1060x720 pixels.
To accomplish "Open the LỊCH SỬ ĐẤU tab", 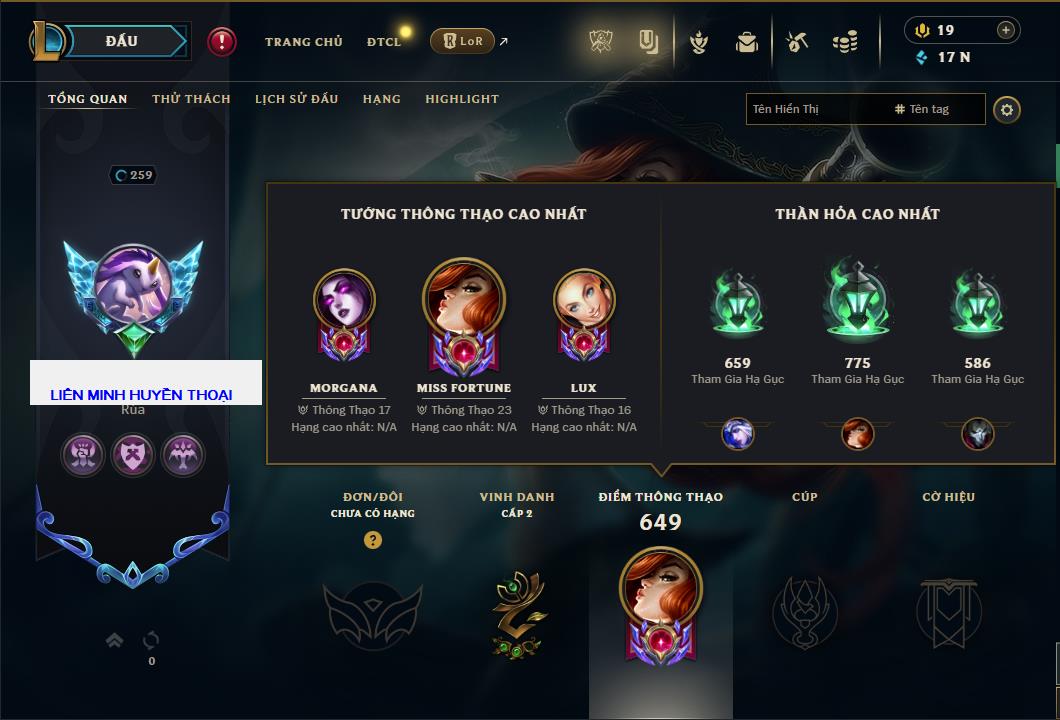I will coord(296,99).
